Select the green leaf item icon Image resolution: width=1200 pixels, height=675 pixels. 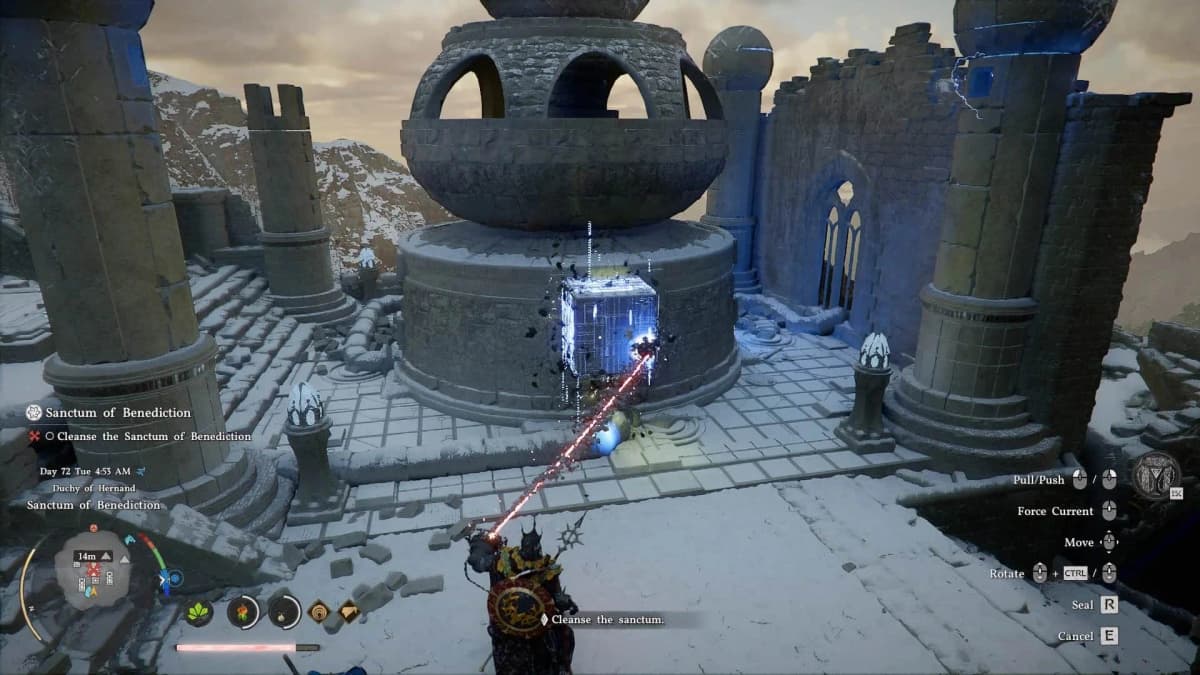point(199,611)
